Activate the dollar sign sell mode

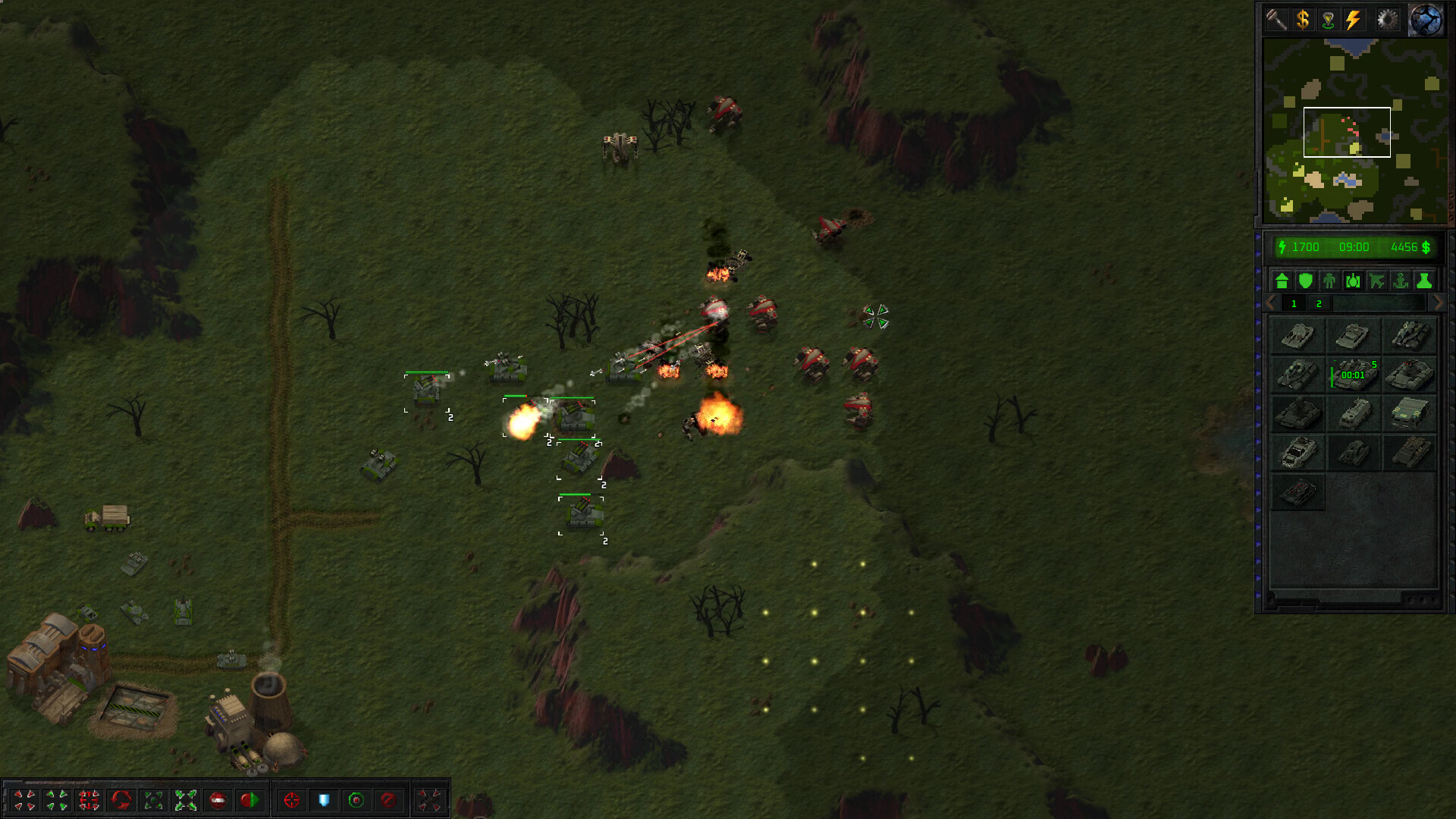[x=1303, y=20]
